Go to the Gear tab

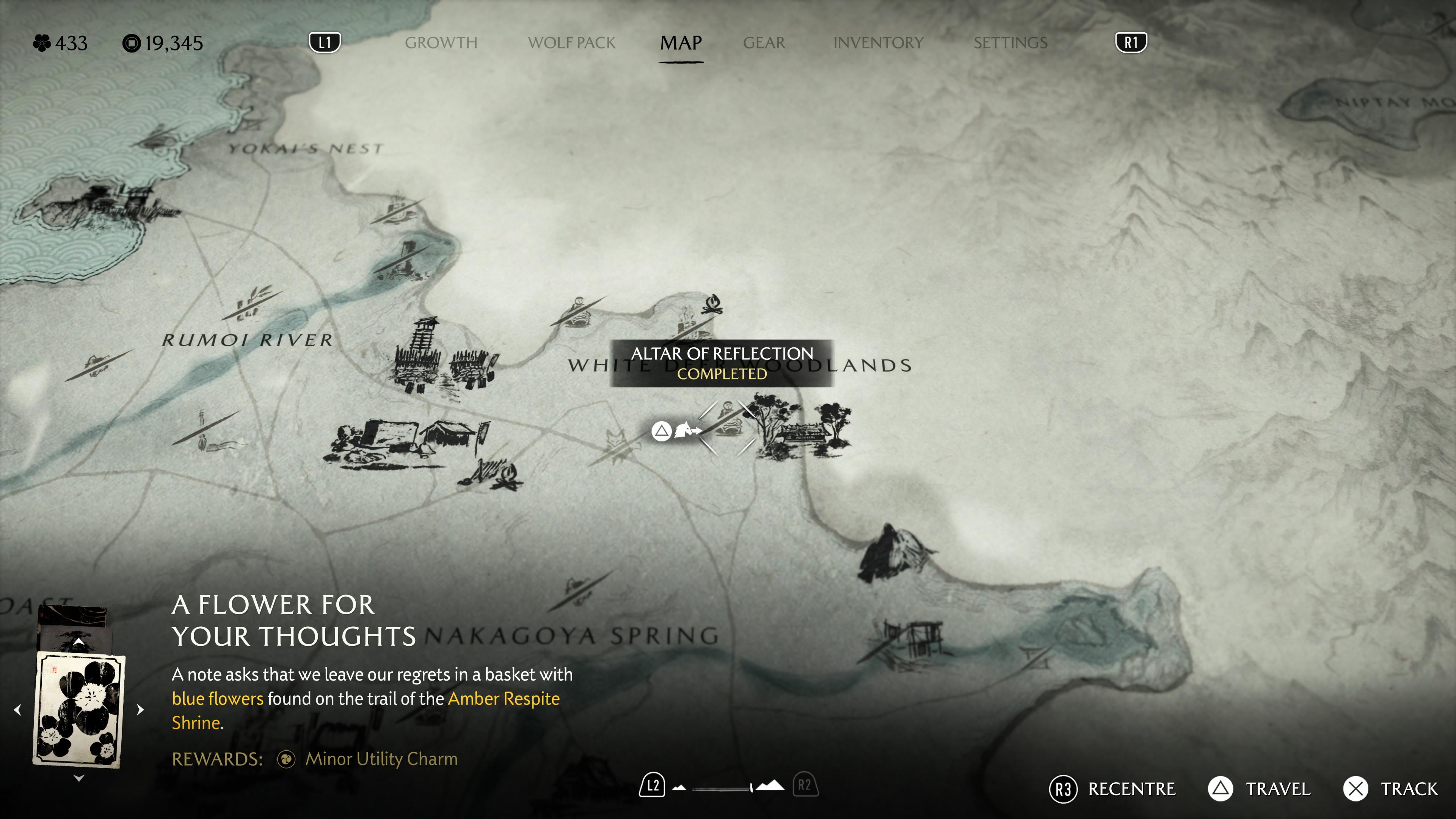764,43
